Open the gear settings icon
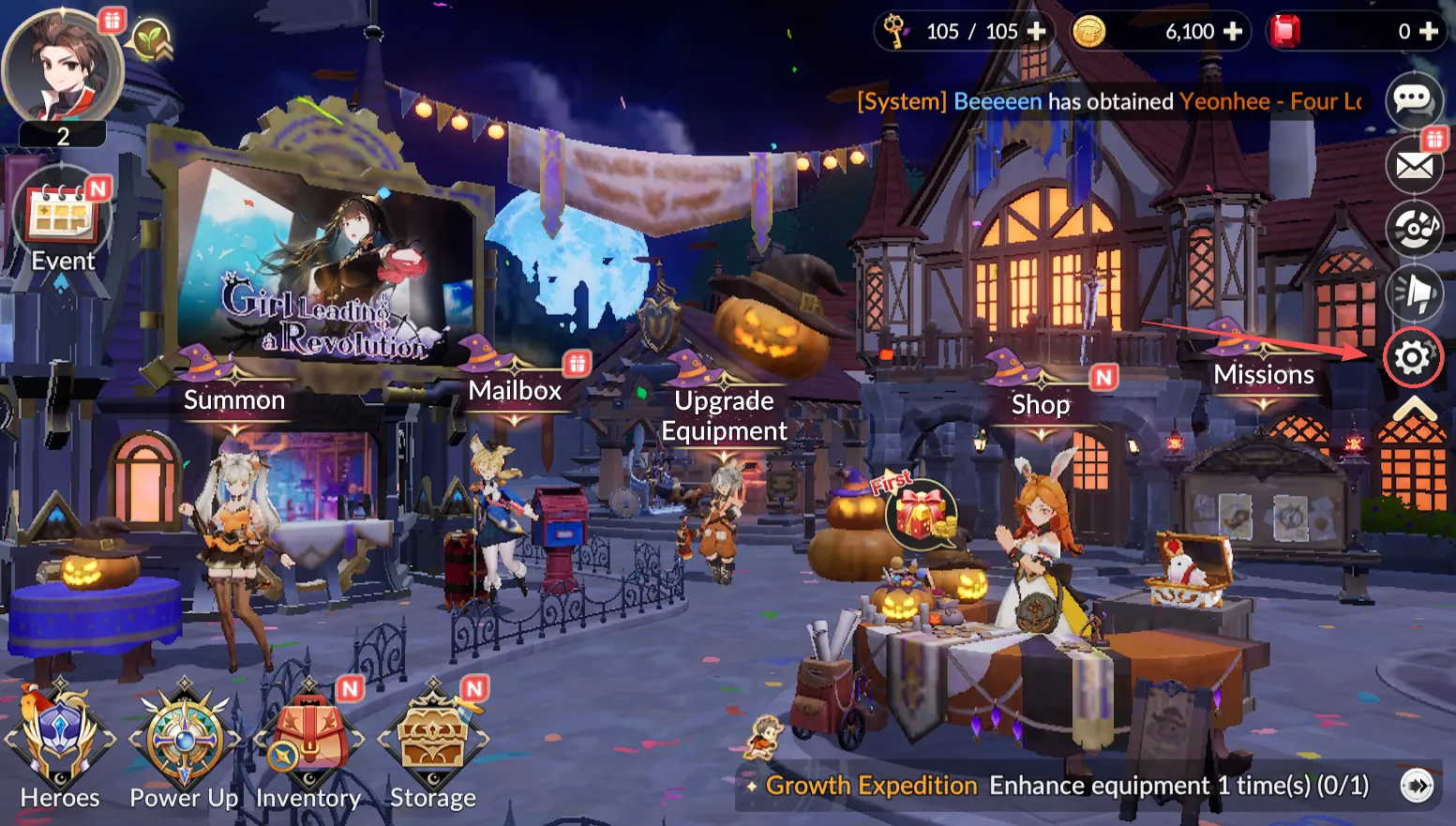Image resolution: width=1456 pixels, height=826 pixels. click(1413, 357)
